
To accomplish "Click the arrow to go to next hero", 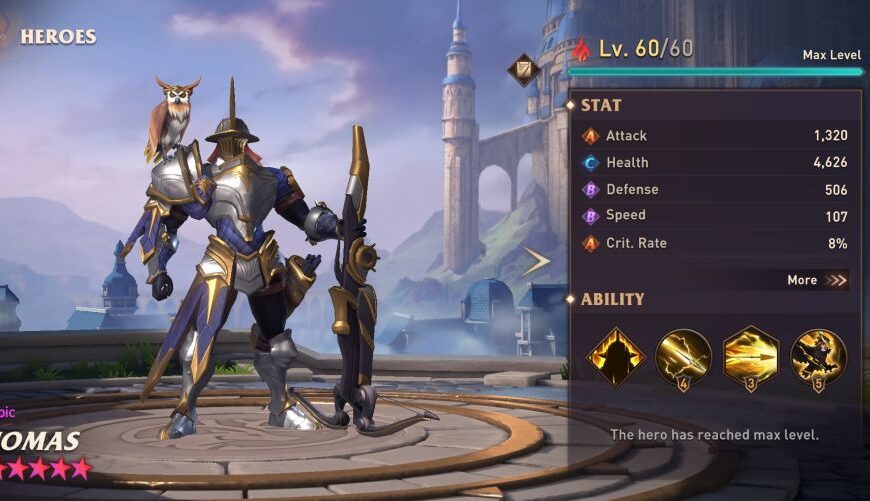I will [x=537, y=261].
